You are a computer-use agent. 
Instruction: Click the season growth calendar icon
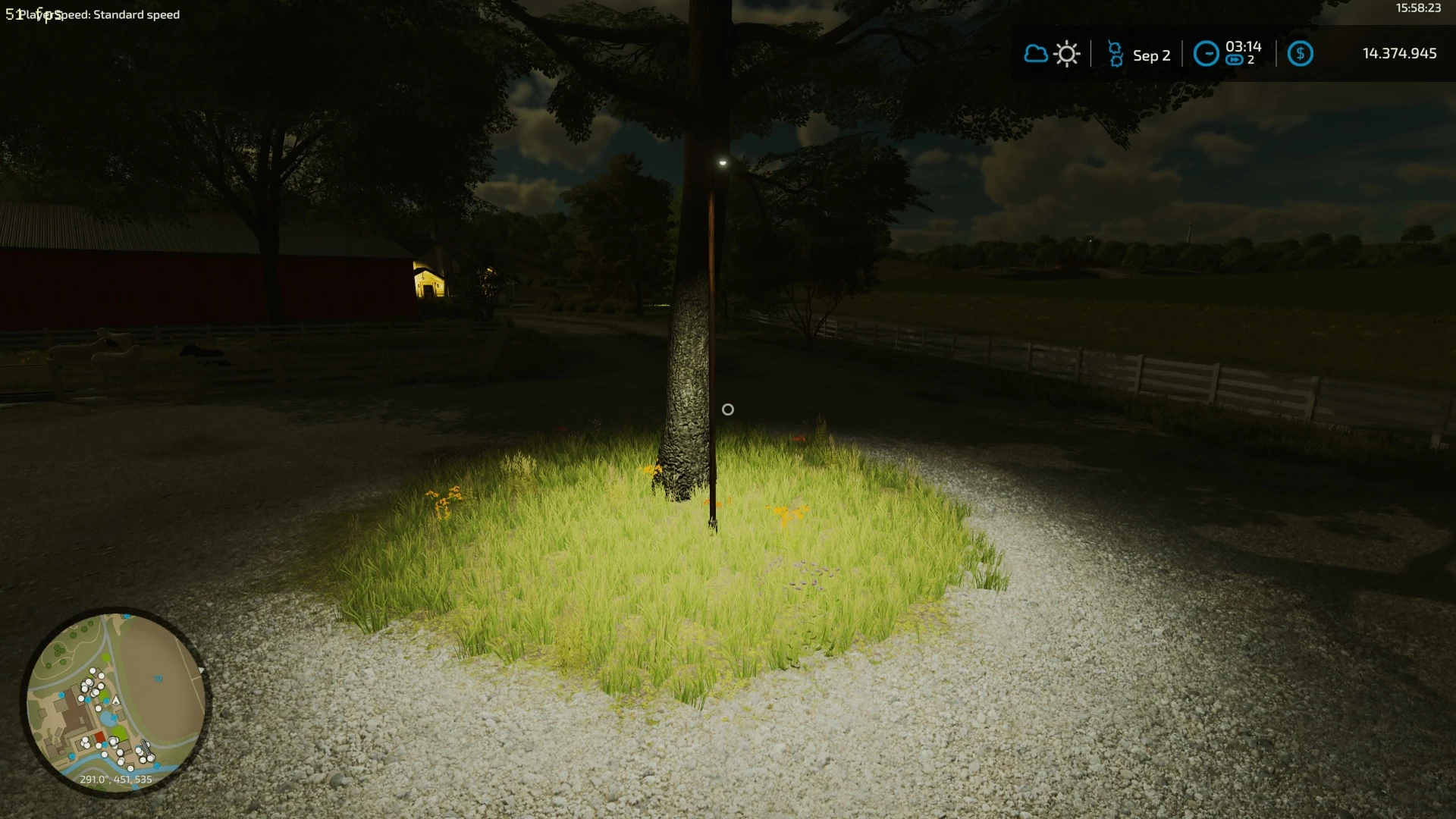click(x=1115, y=55)
